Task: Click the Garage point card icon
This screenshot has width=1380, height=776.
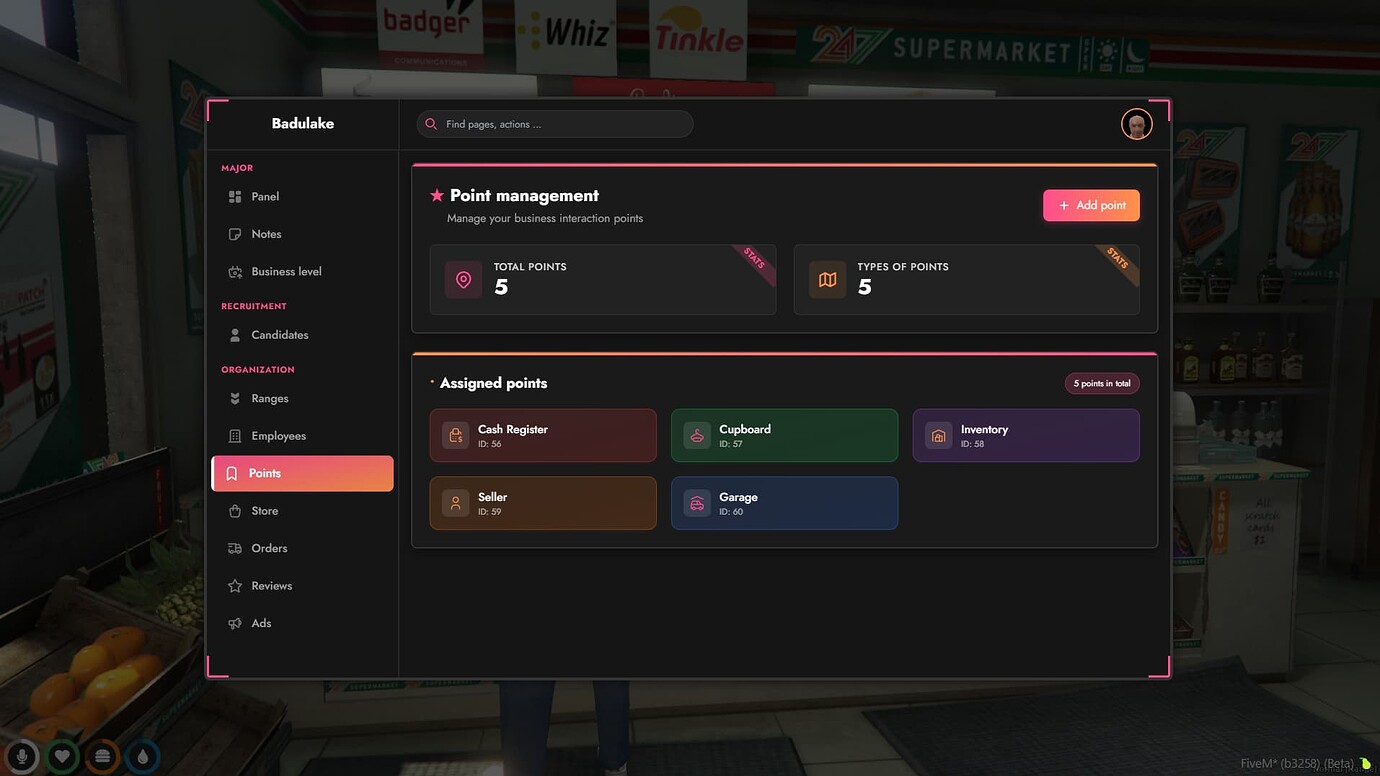Action: click(x=696, y=502)
